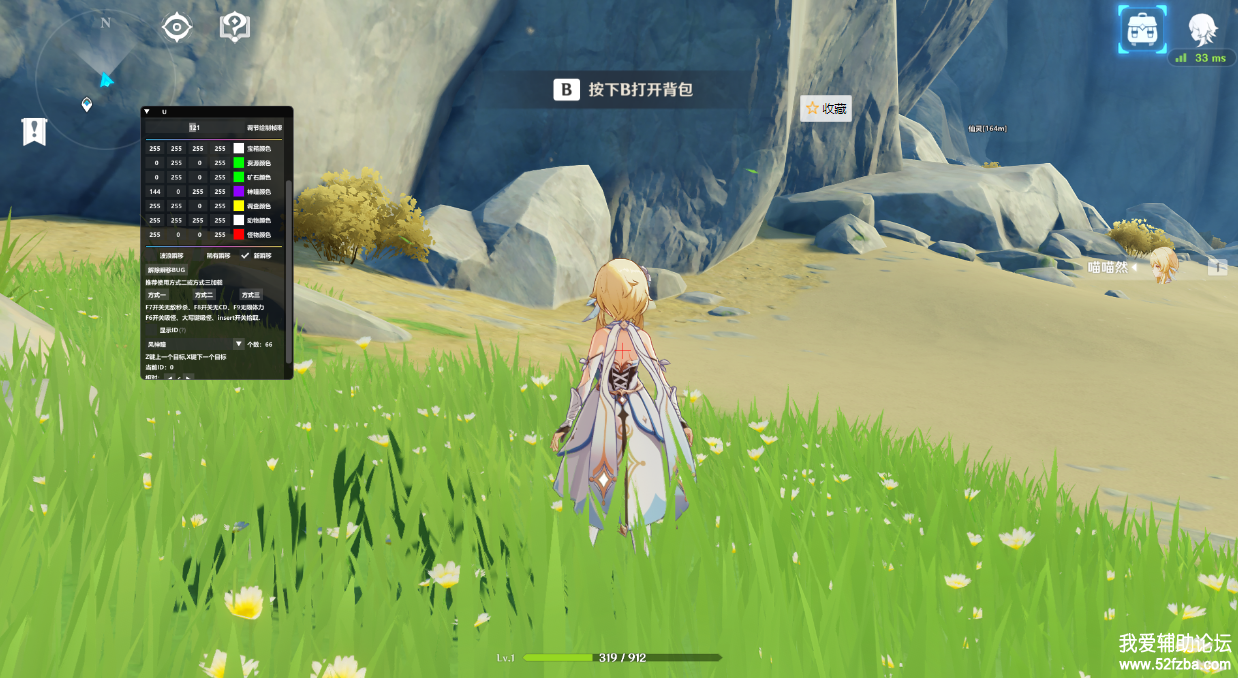1238x678 pixels.
Task: Choose the 方式二 button
Action: click(203, 295)
